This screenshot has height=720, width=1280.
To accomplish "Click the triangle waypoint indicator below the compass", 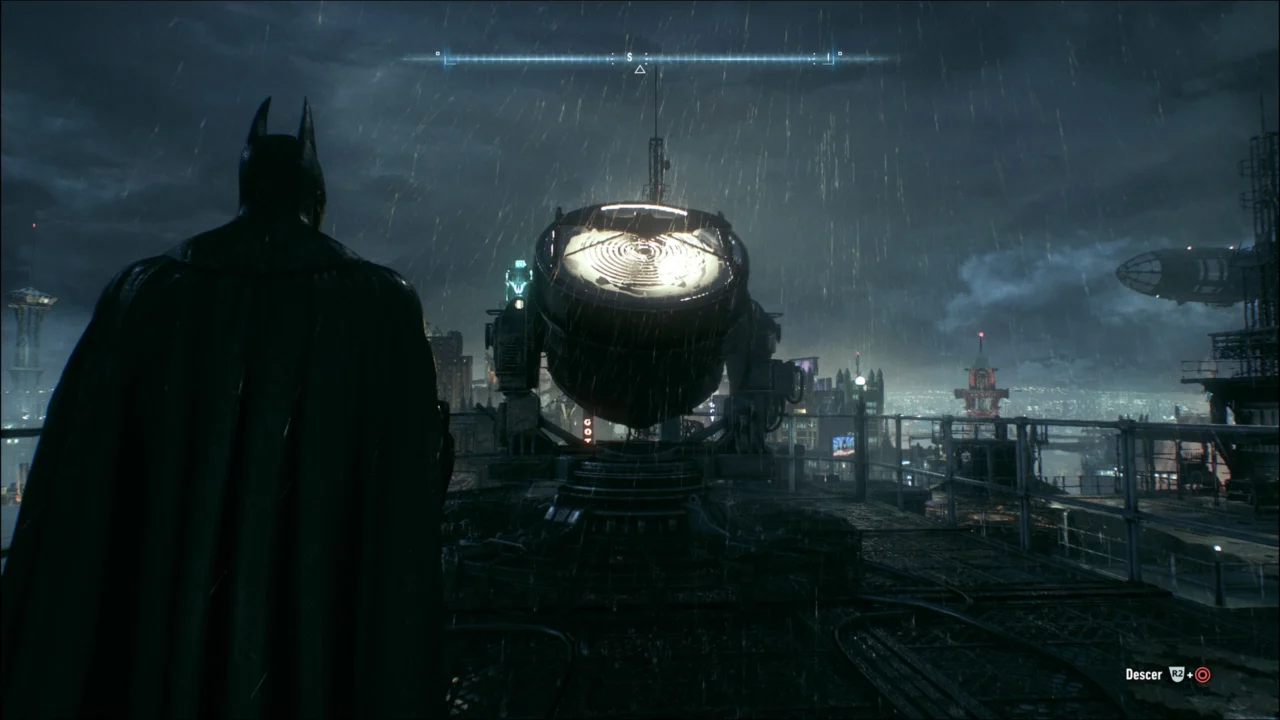I will [640, 69].
